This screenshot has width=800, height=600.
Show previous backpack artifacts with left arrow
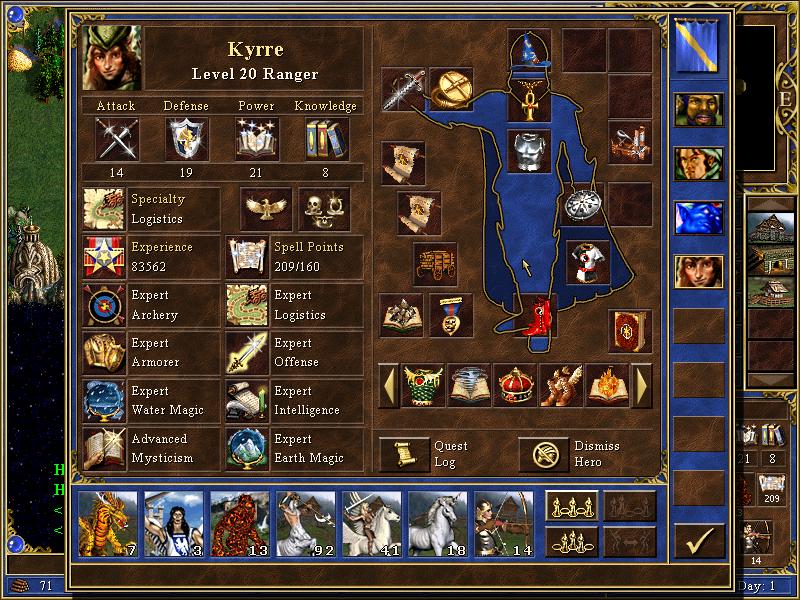point(388,384)
